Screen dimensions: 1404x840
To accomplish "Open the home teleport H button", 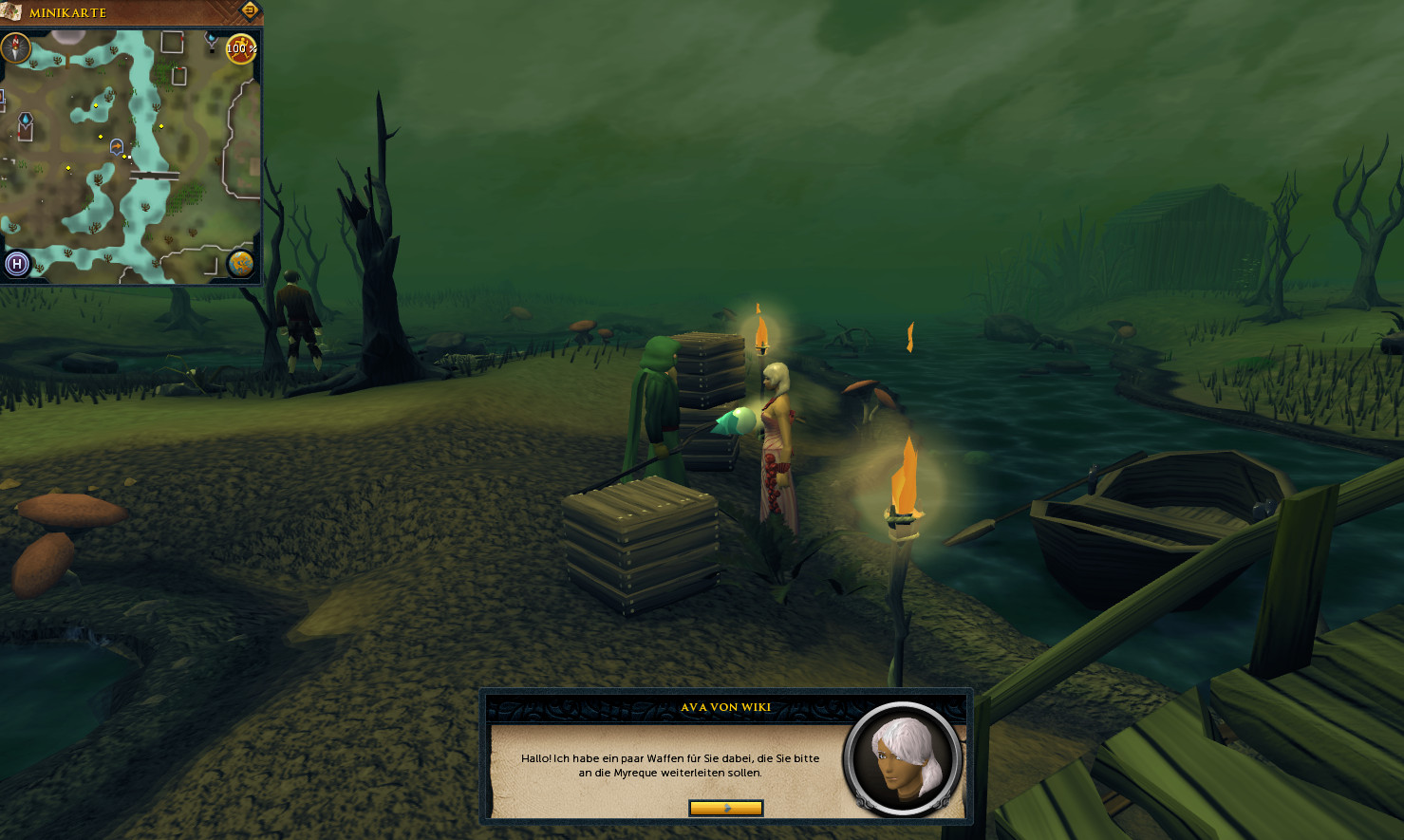I will [17, 264].
